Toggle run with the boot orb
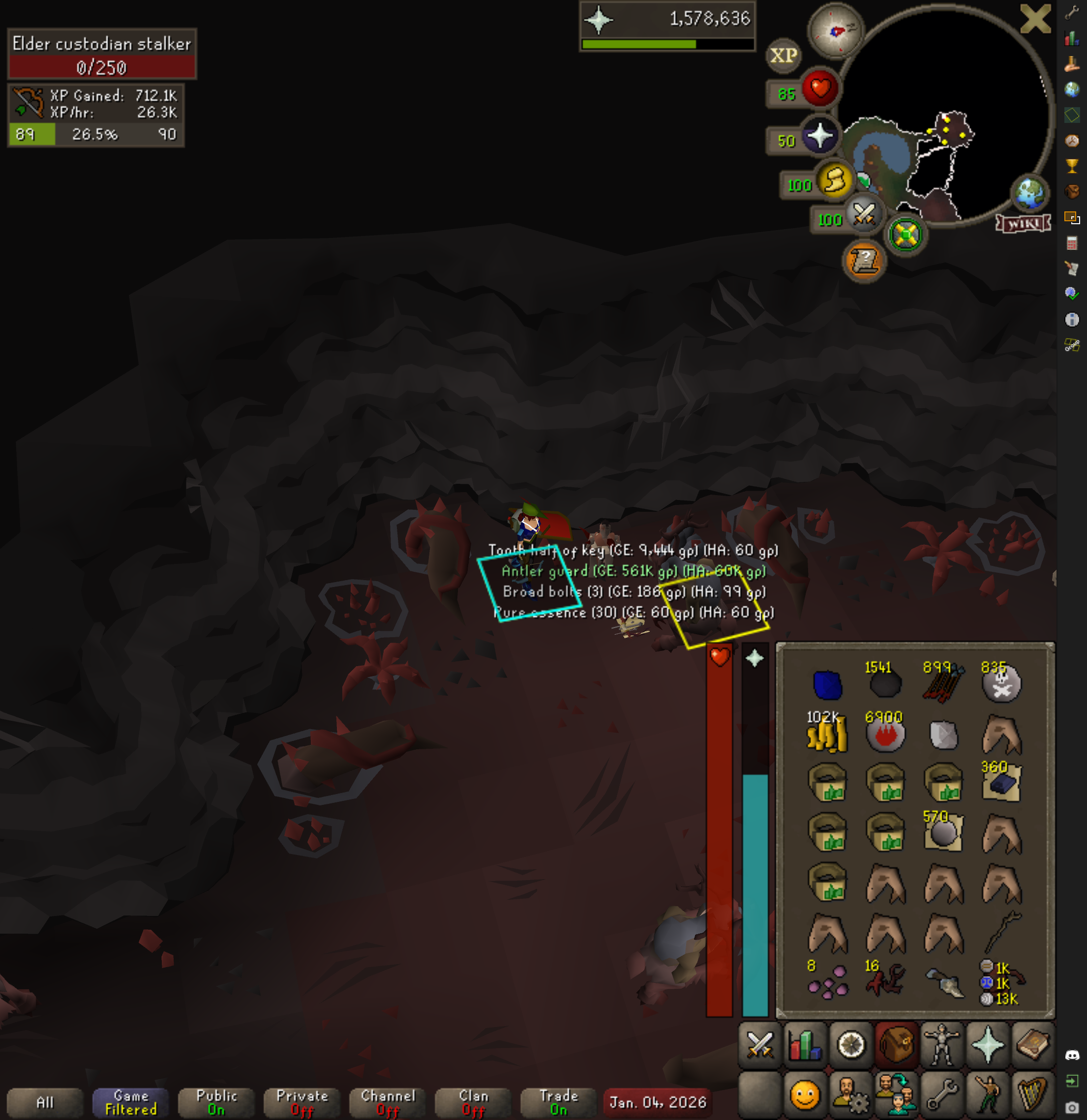This screenshot has width=1087, height=1120. (835, 181)
